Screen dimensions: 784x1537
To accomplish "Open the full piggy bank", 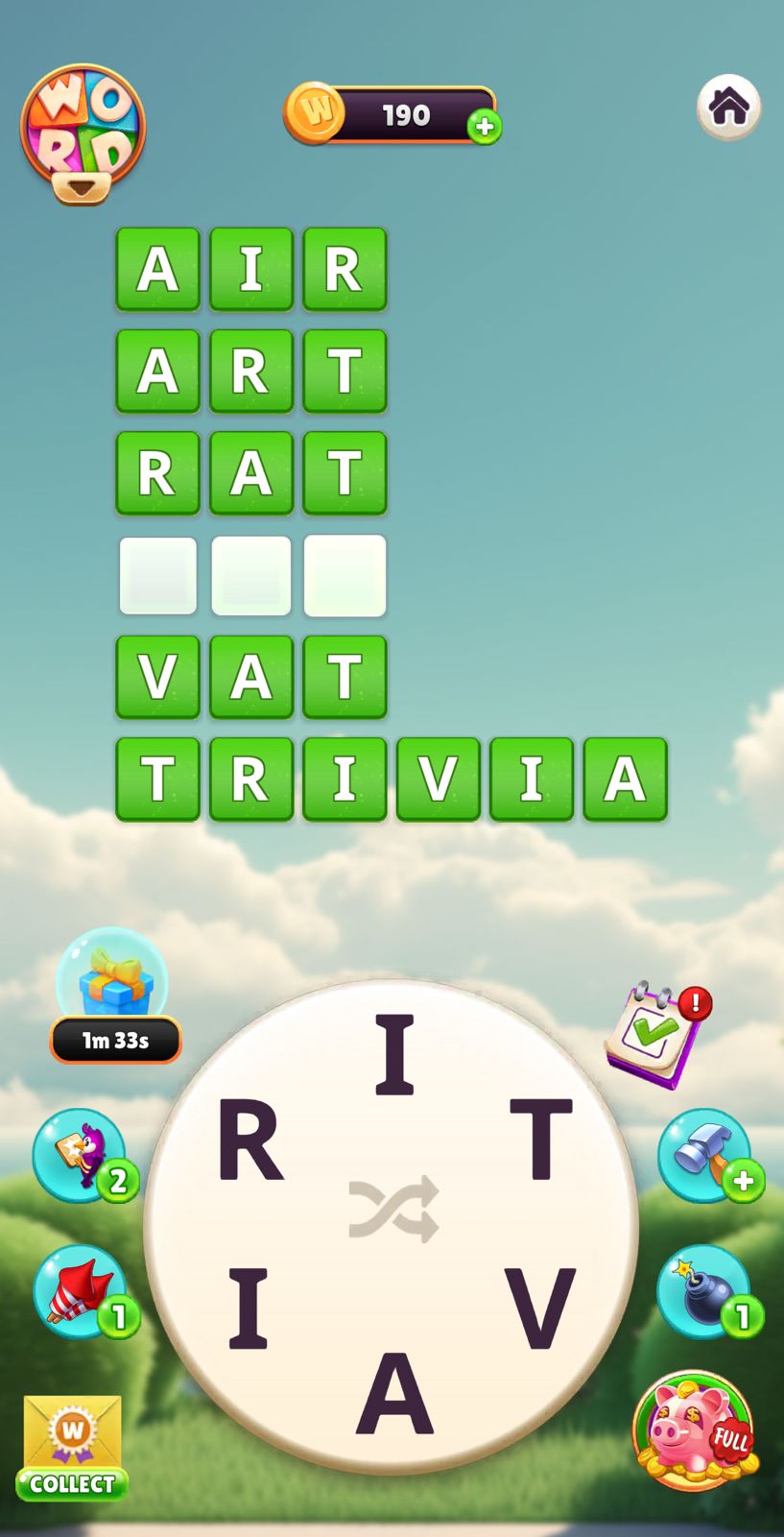I will pos(693,1430).
